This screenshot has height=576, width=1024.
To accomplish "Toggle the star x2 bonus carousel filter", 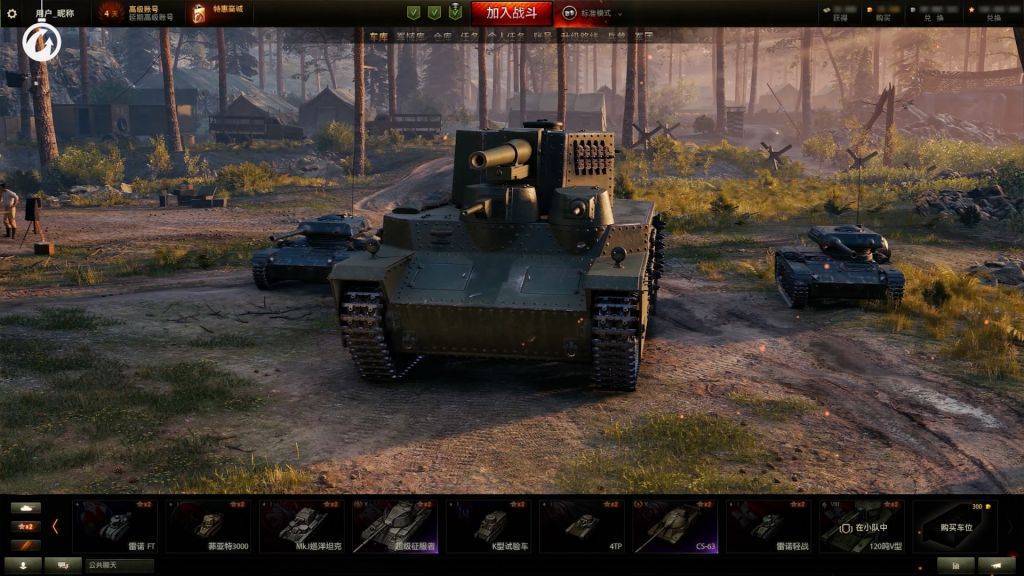I will pyautogui.click(x=25, y=526).
